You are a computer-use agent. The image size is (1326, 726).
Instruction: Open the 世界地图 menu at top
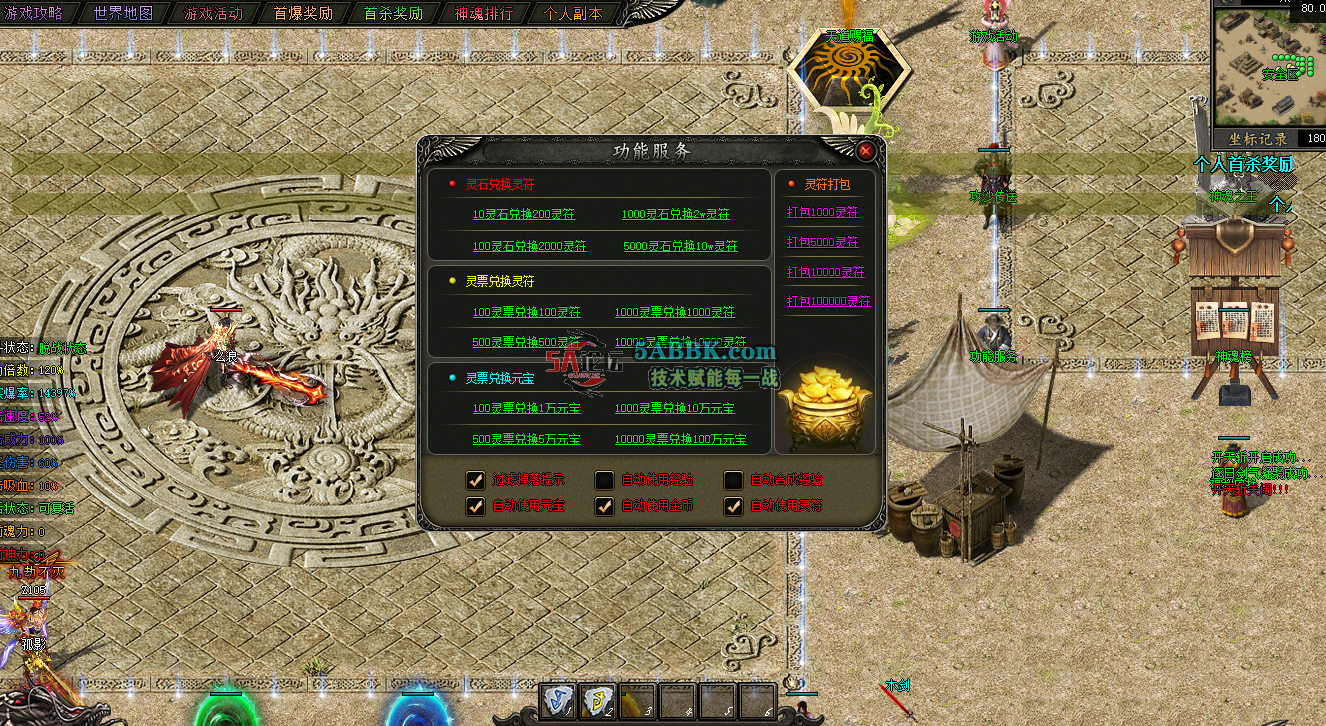(x=122, y=14)
